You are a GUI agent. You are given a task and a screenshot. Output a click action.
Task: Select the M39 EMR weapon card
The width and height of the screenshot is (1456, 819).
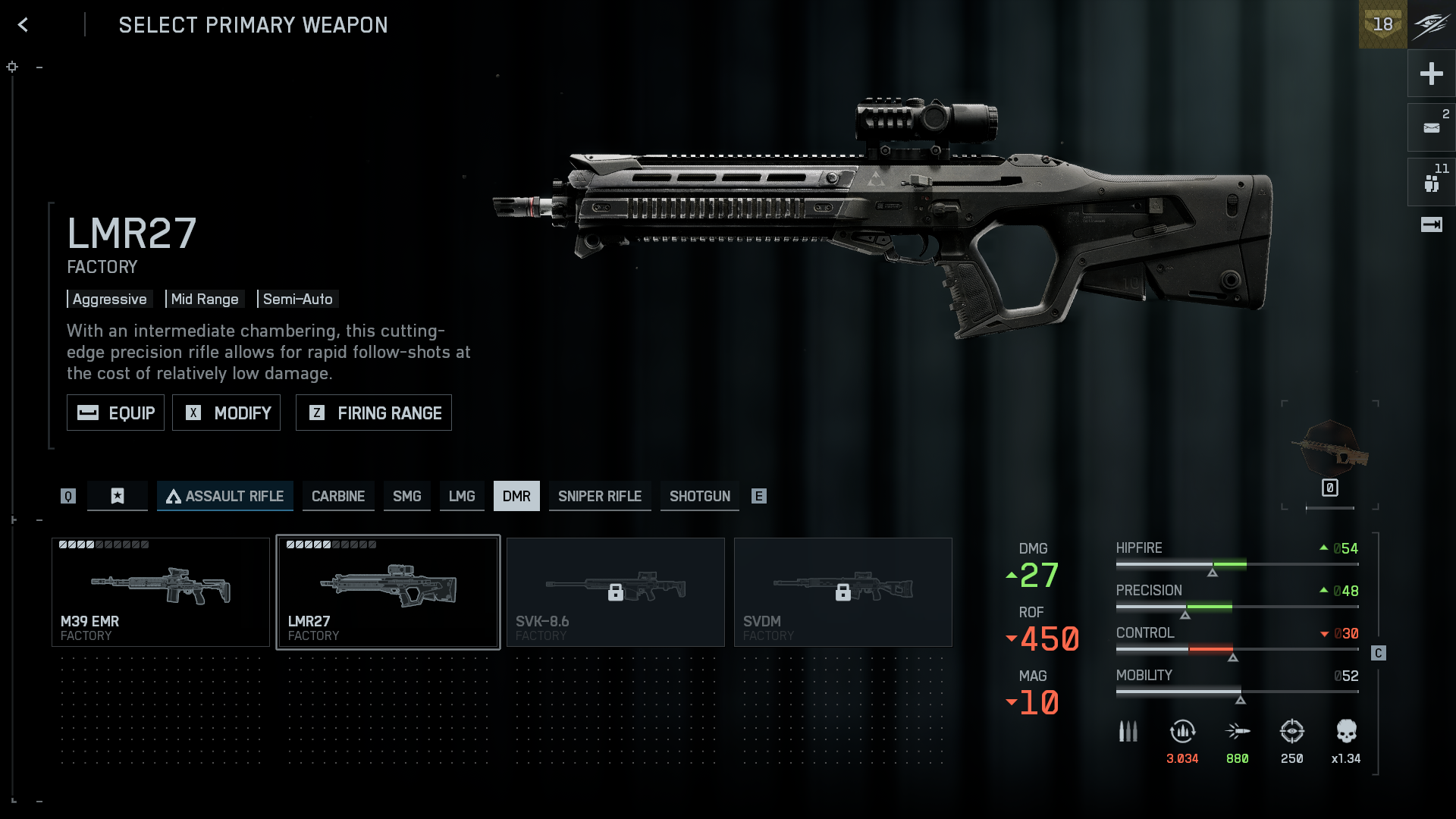point(161,592)
